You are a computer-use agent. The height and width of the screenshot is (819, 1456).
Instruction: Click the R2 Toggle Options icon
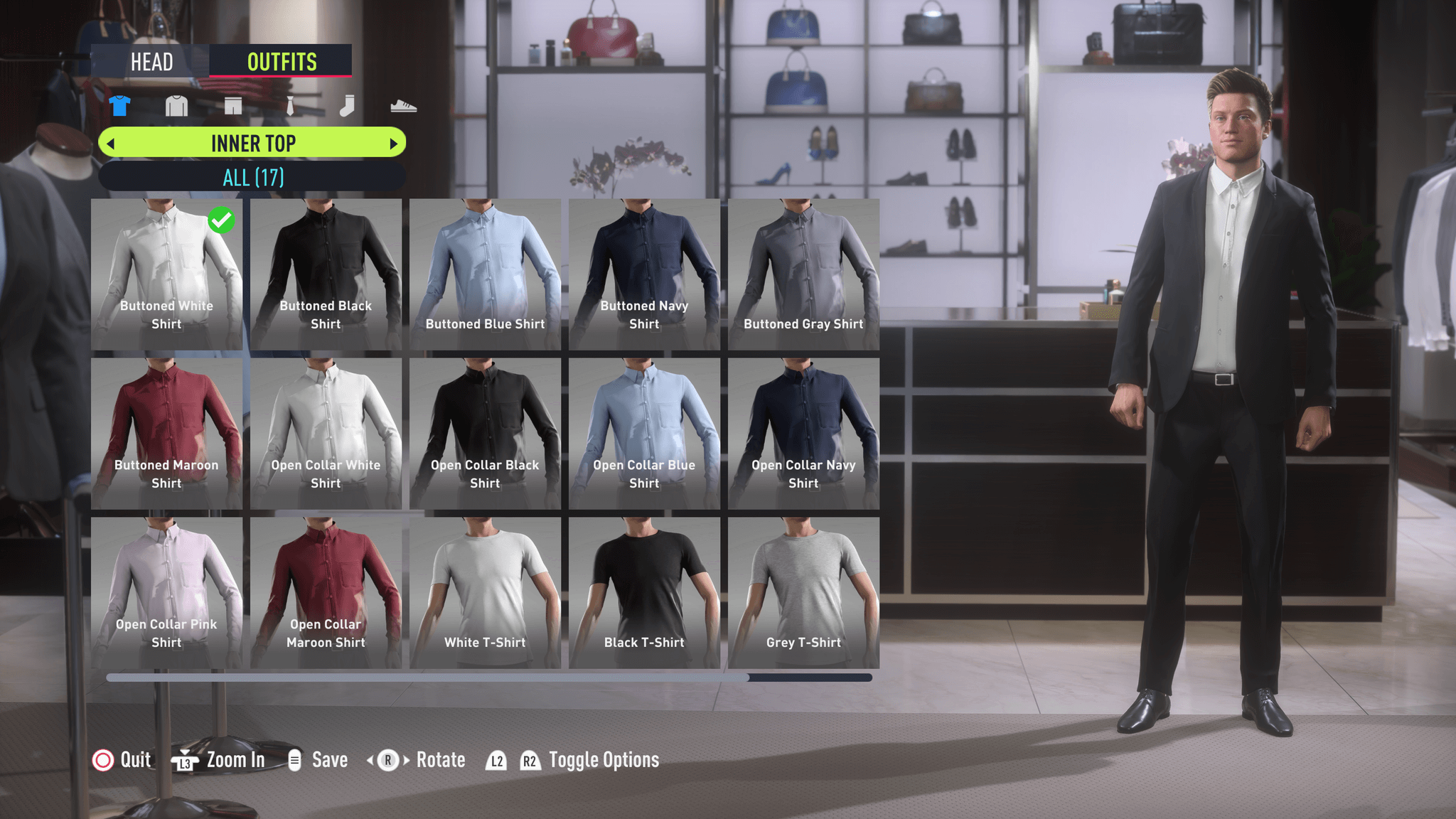click(530, 760)
